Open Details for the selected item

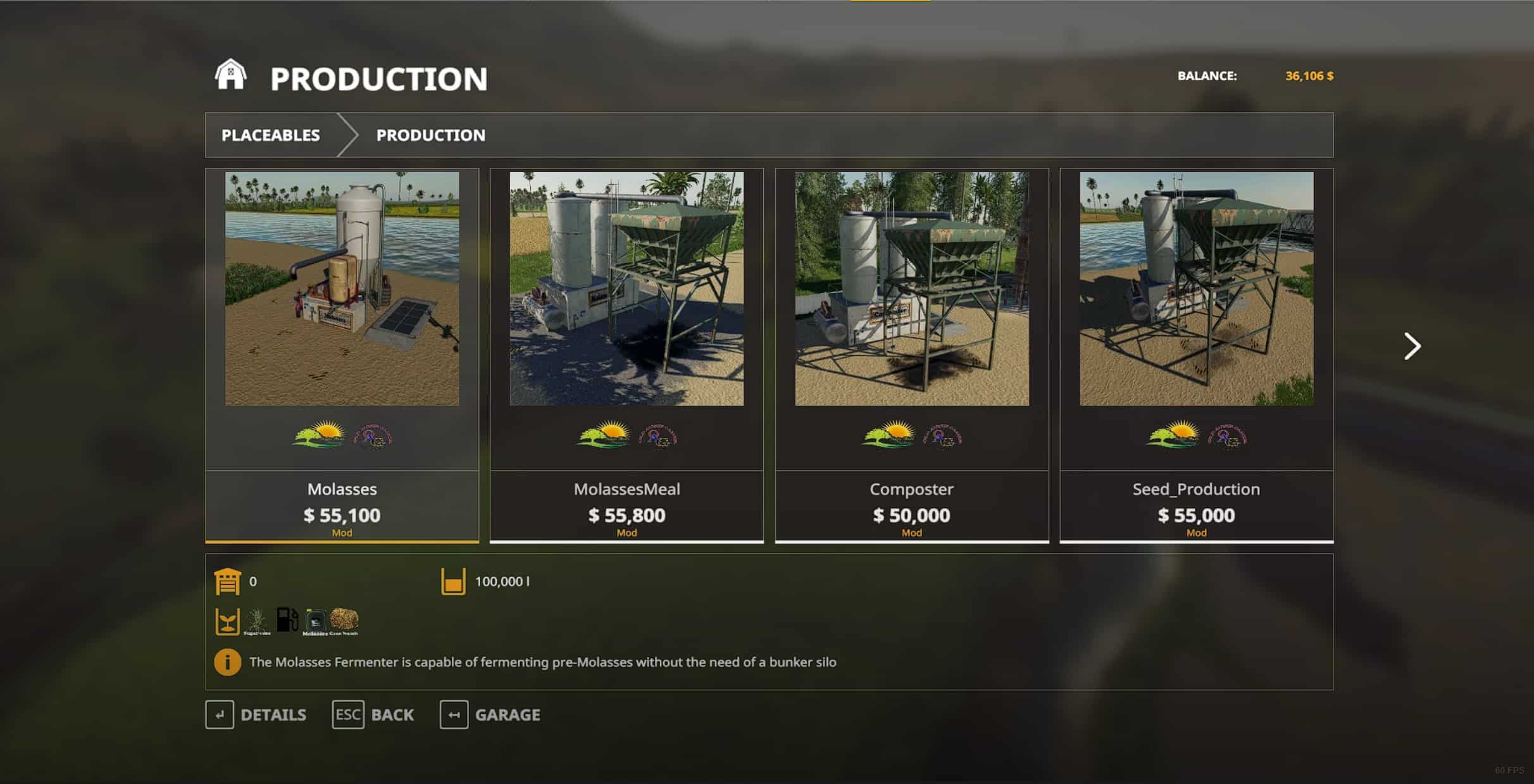[x=256, y=715]
